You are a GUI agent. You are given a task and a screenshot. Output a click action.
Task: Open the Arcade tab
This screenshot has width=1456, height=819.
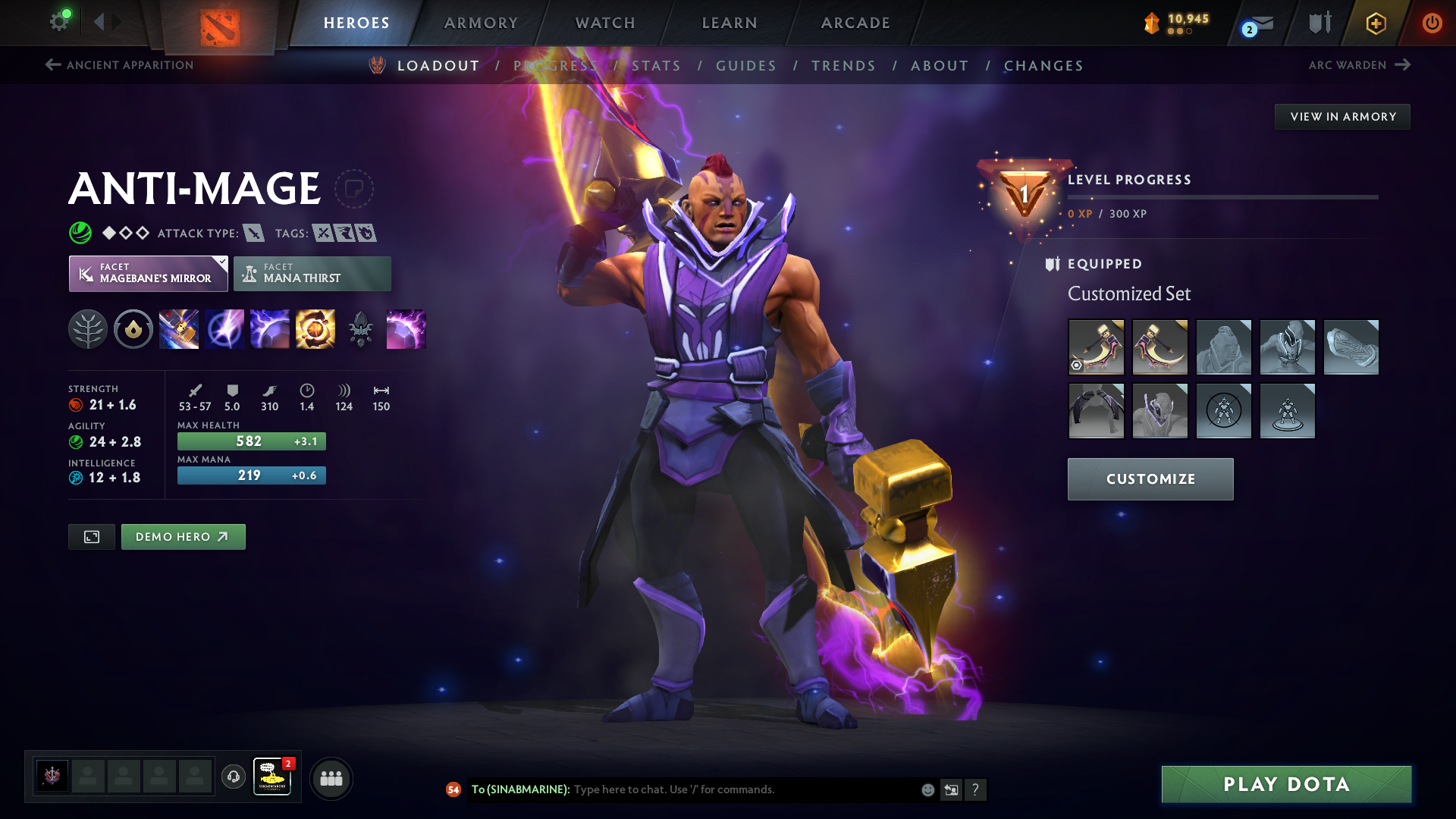pos(855,23)
